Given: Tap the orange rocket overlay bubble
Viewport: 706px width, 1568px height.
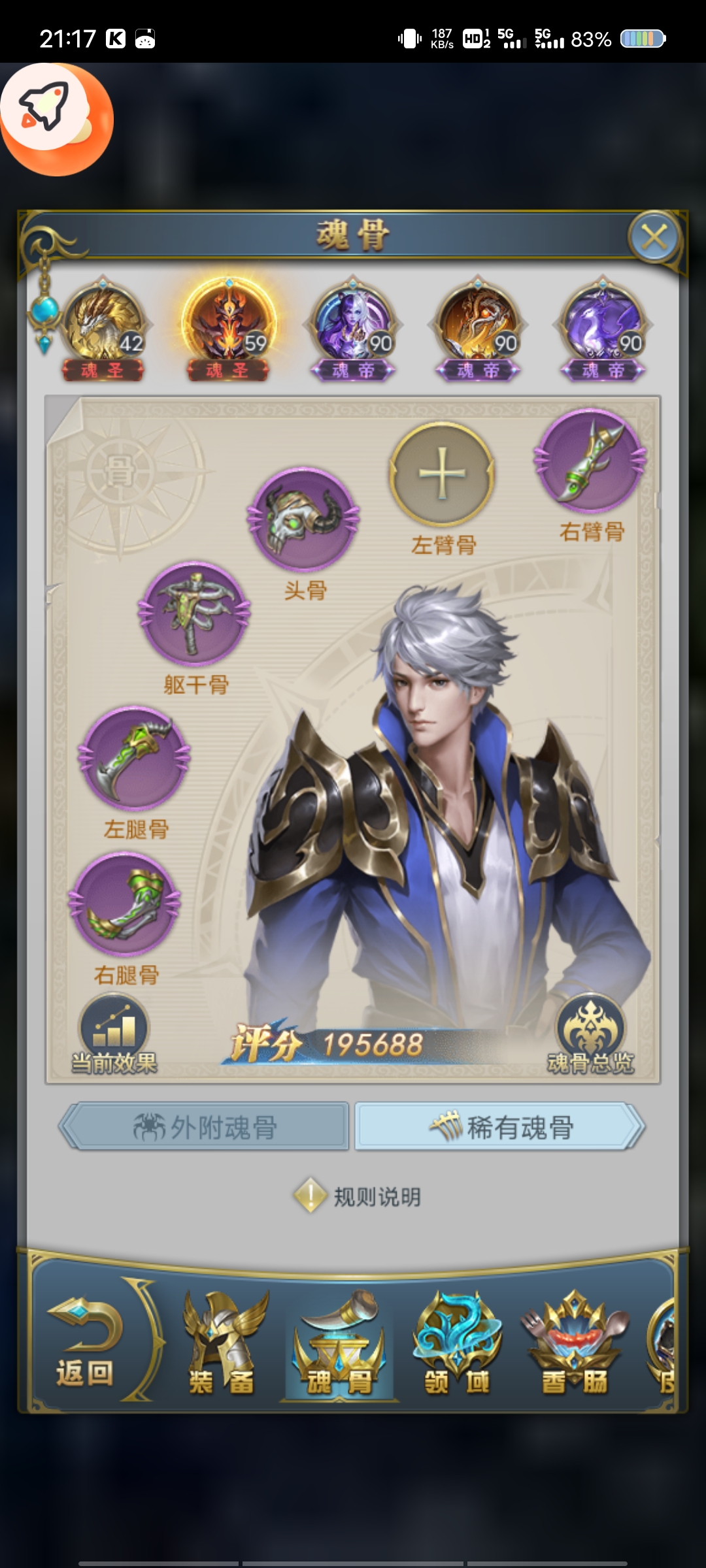Looking at the screenshot, I should 56,119.
